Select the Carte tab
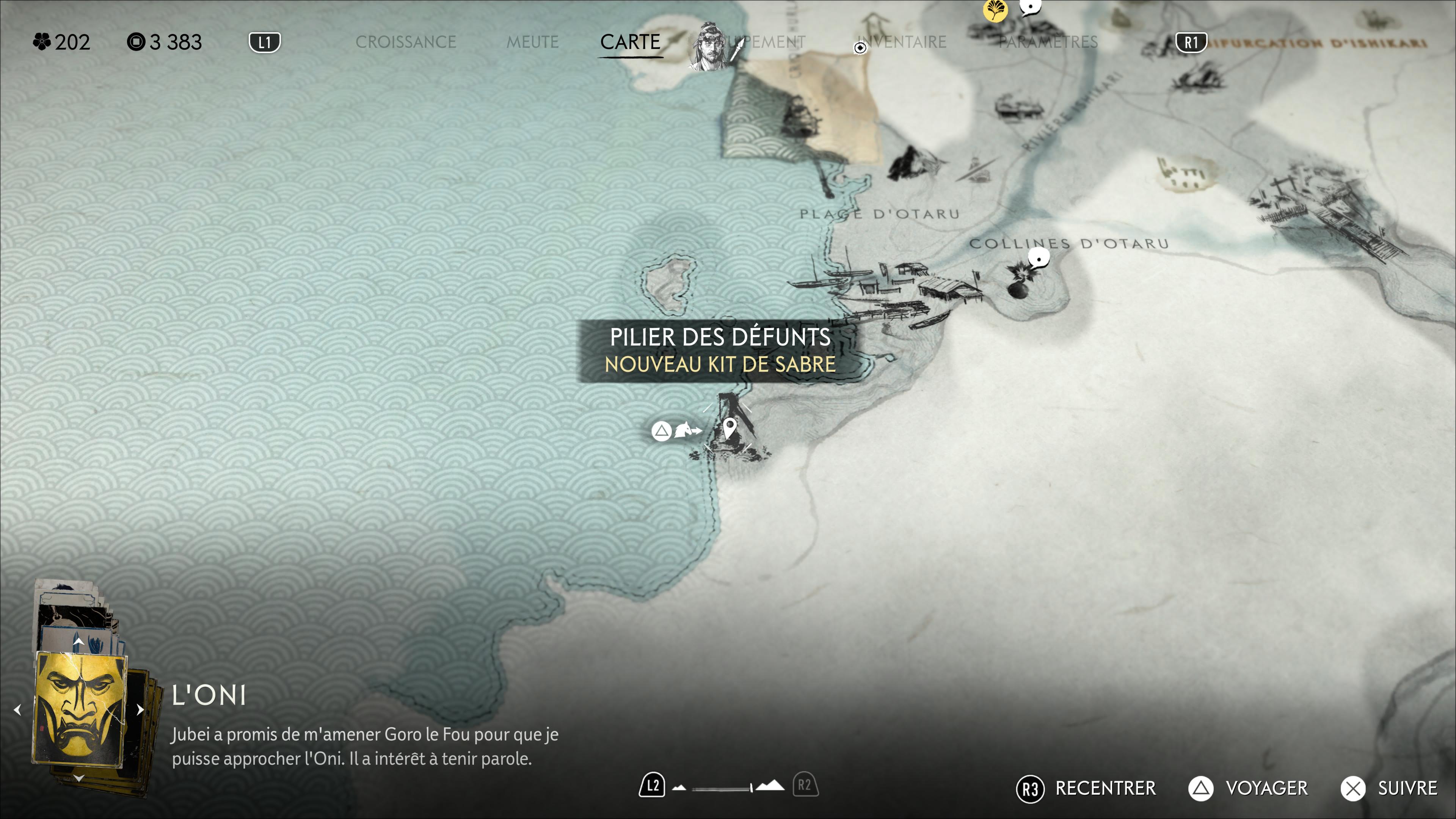The height and width of the screenshot is (819, 1456). (x=630, y=42)
